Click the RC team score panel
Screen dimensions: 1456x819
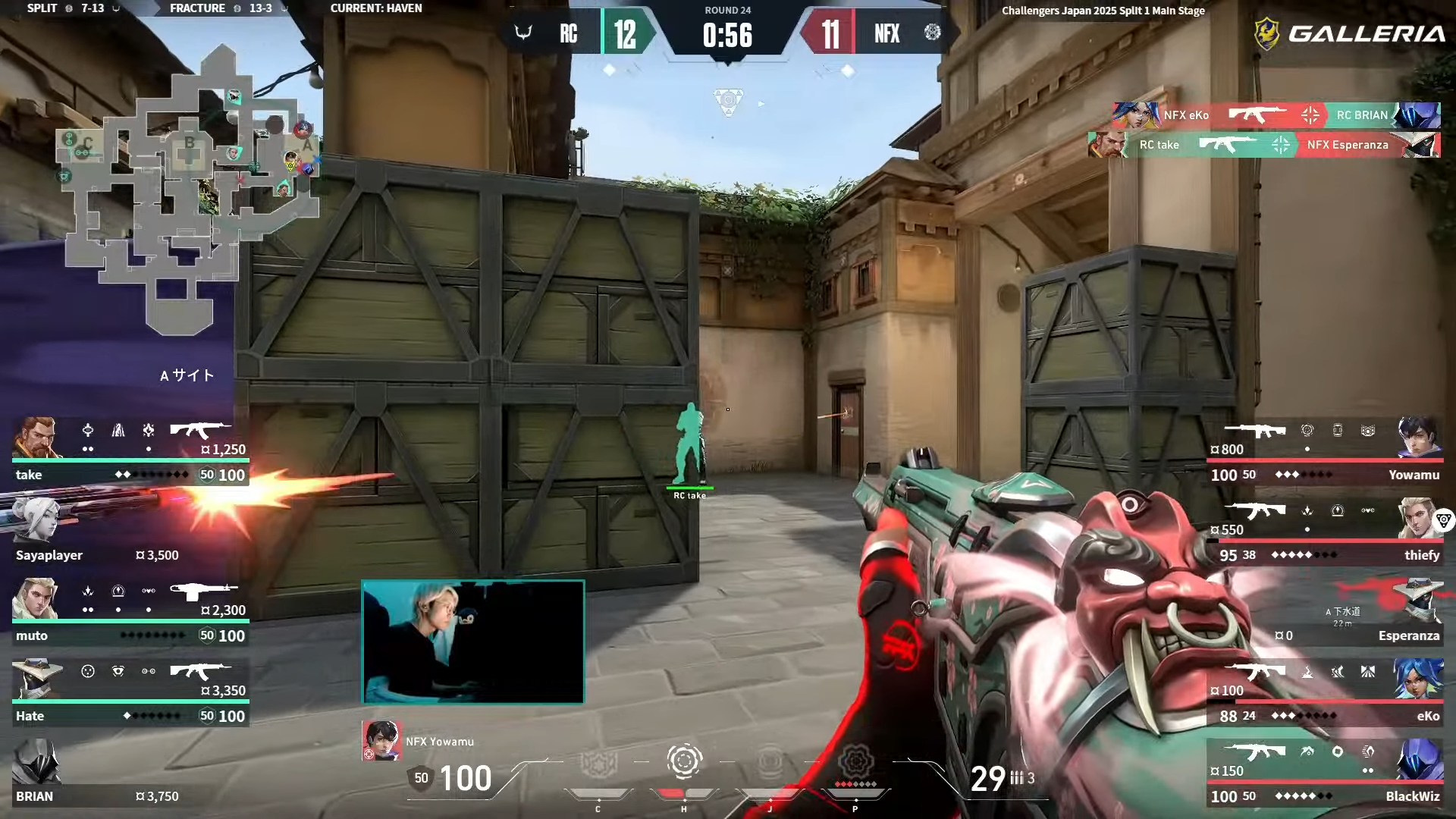pyautogui.click(x=584, y=33)
